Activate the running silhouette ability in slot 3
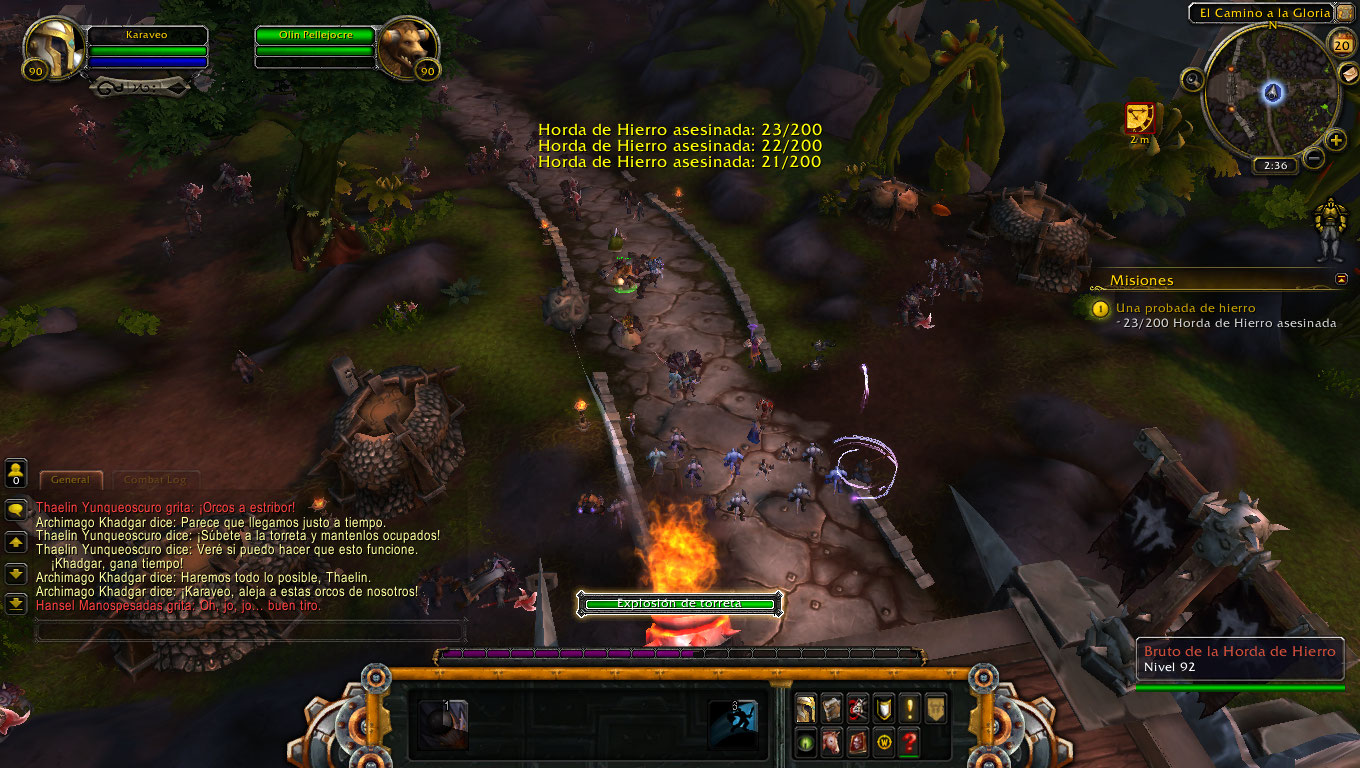 click(732, 724)
